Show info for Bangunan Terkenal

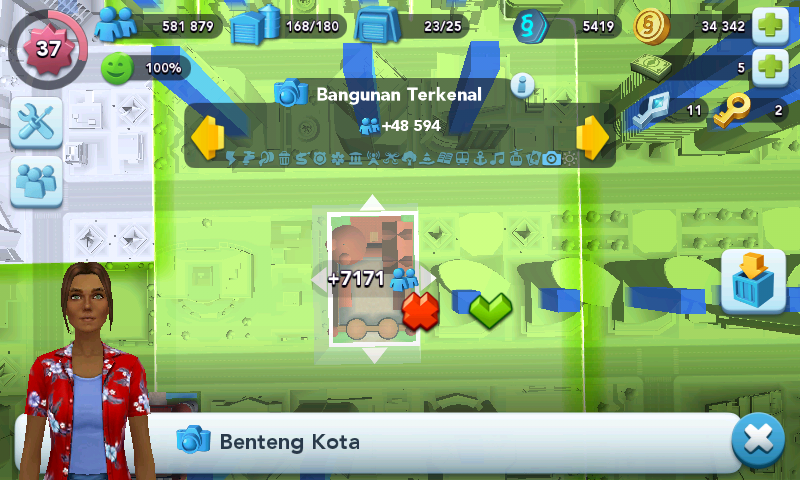click(x=521, y=84)
